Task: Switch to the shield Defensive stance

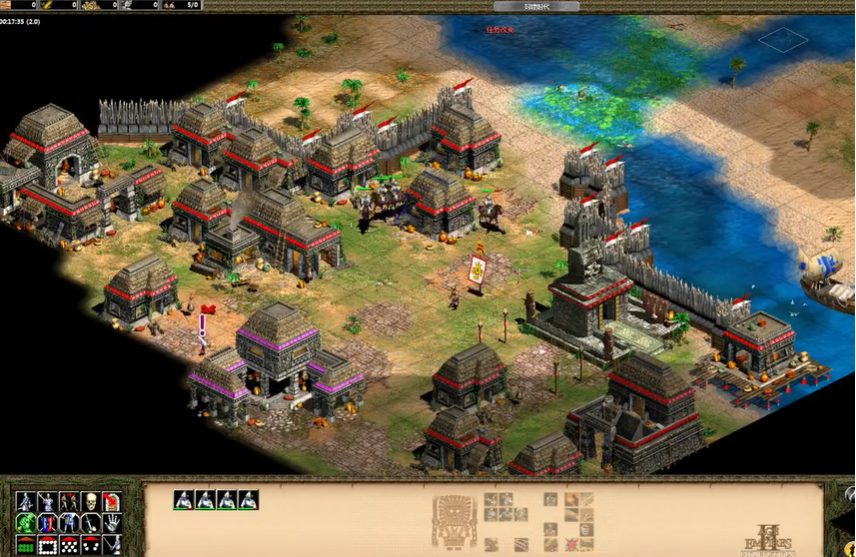Action: click(48, 523)
